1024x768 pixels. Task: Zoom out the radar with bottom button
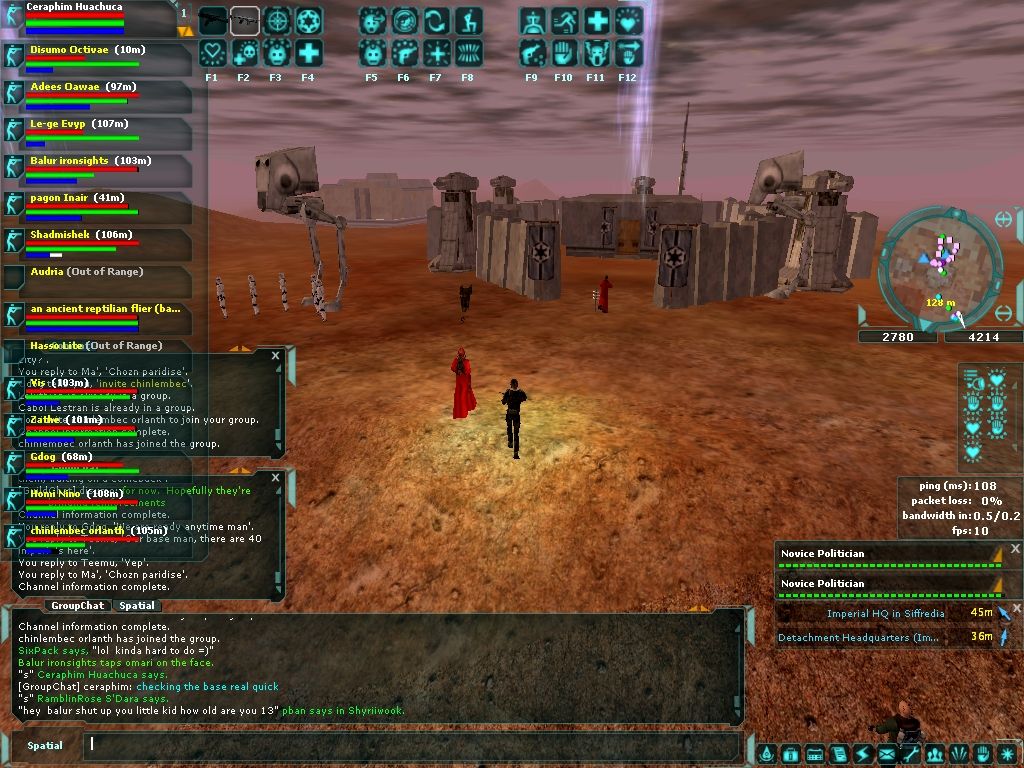(1004, 314)
